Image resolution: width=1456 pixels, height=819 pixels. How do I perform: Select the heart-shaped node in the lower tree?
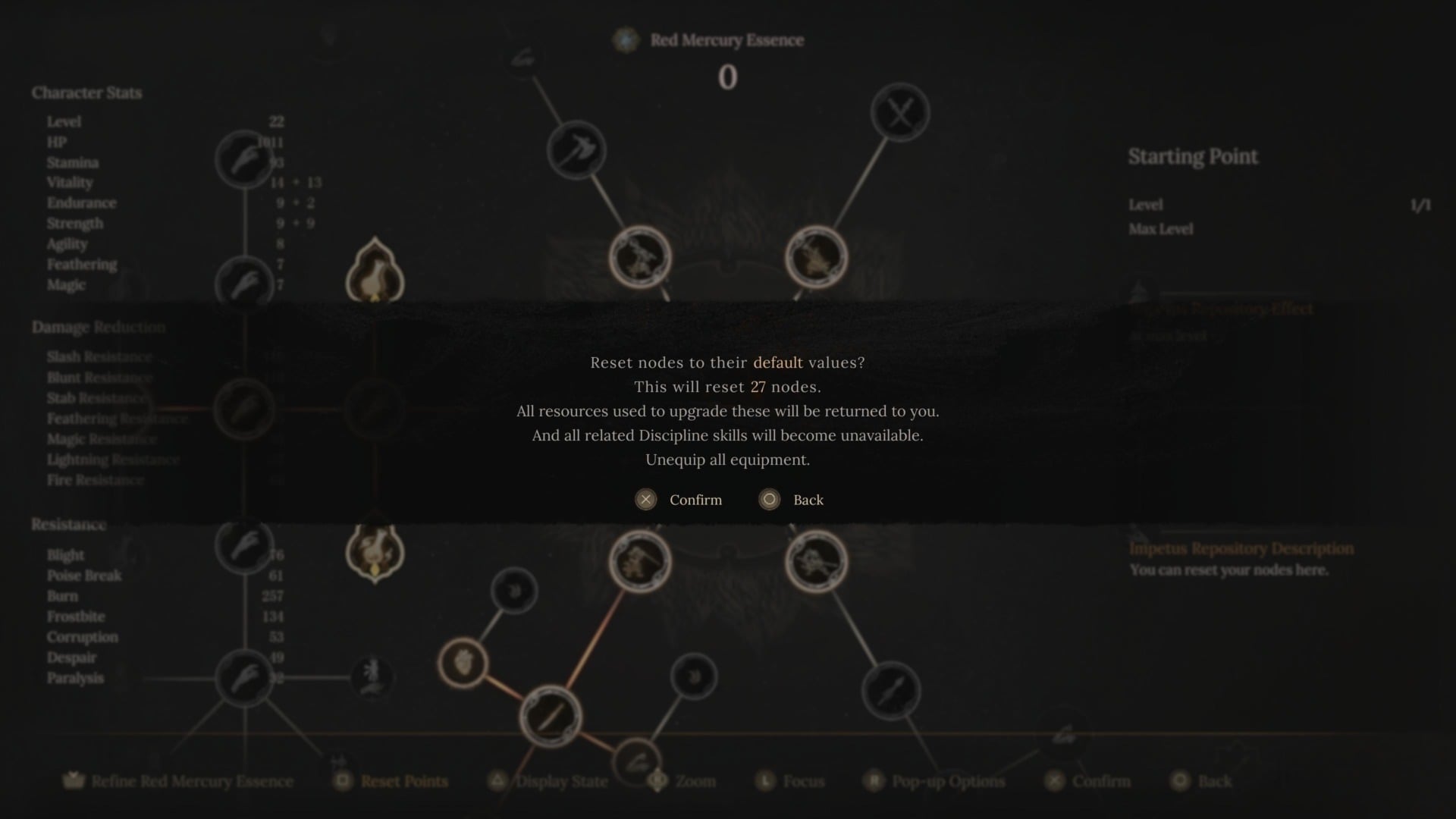tap(463, 663)
